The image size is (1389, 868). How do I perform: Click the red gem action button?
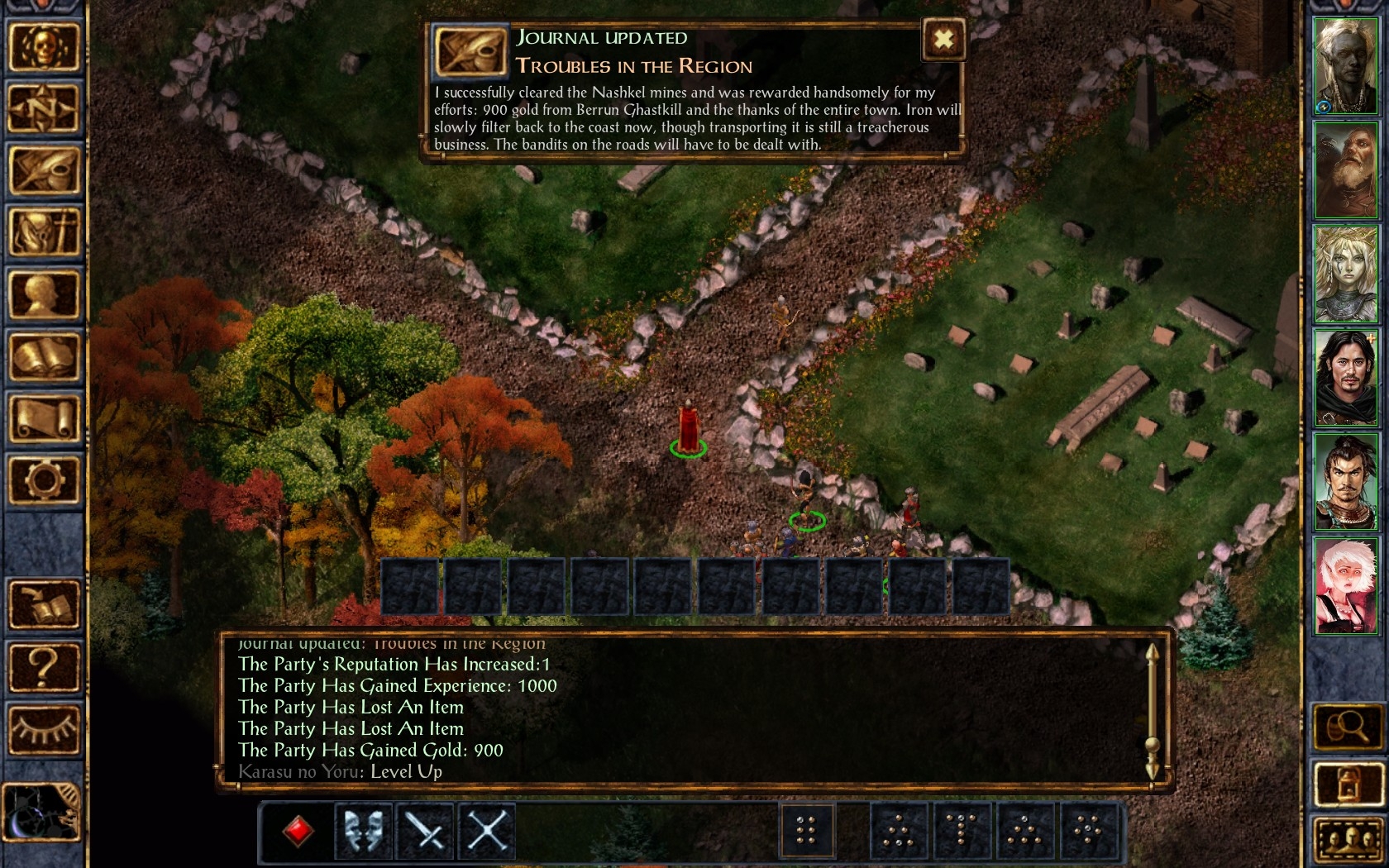click(x=298, y=831)
